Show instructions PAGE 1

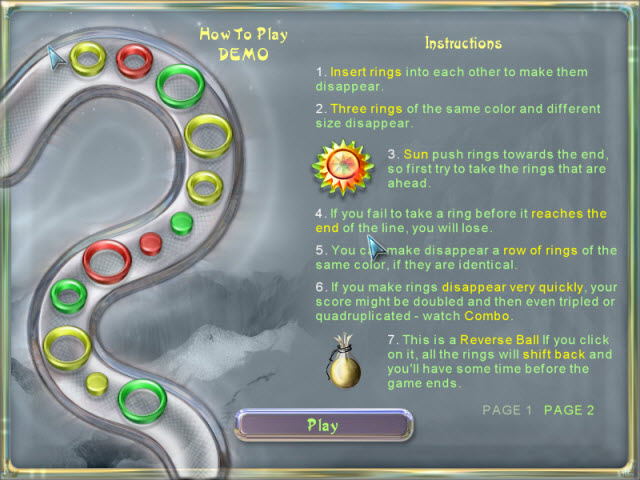click(507, 410)
